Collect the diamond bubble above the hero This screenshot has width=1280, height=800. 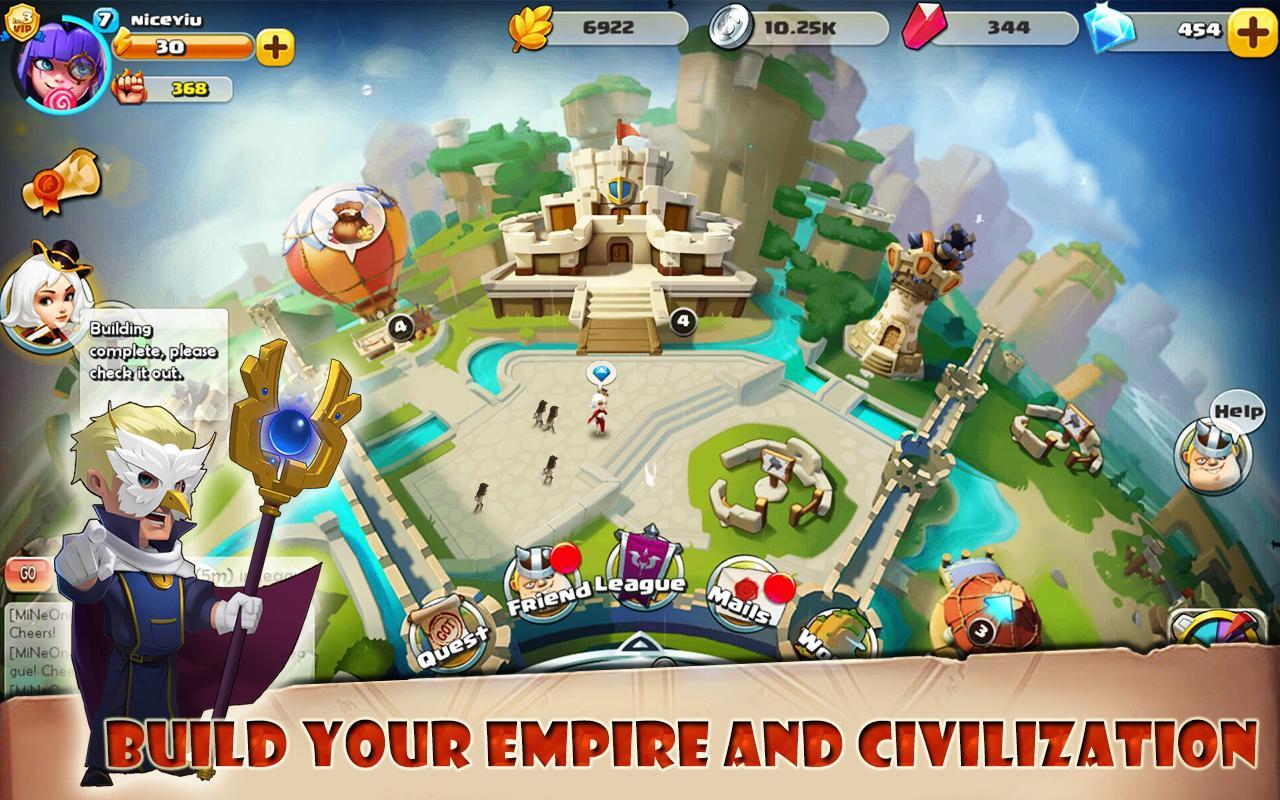click(x=602, y=370)
